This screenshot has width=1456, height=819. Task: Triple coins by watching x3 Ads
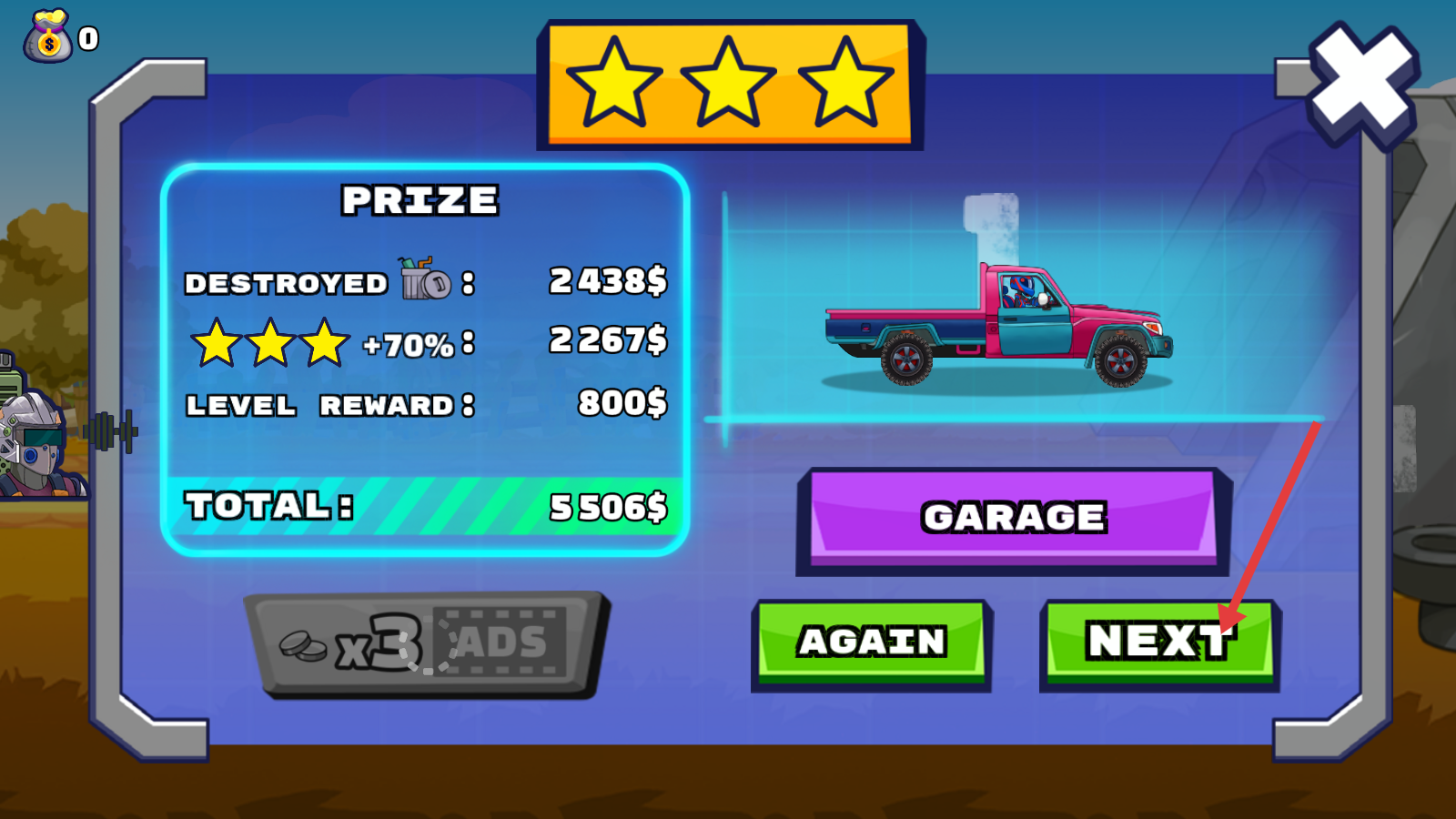coord(425,643)
